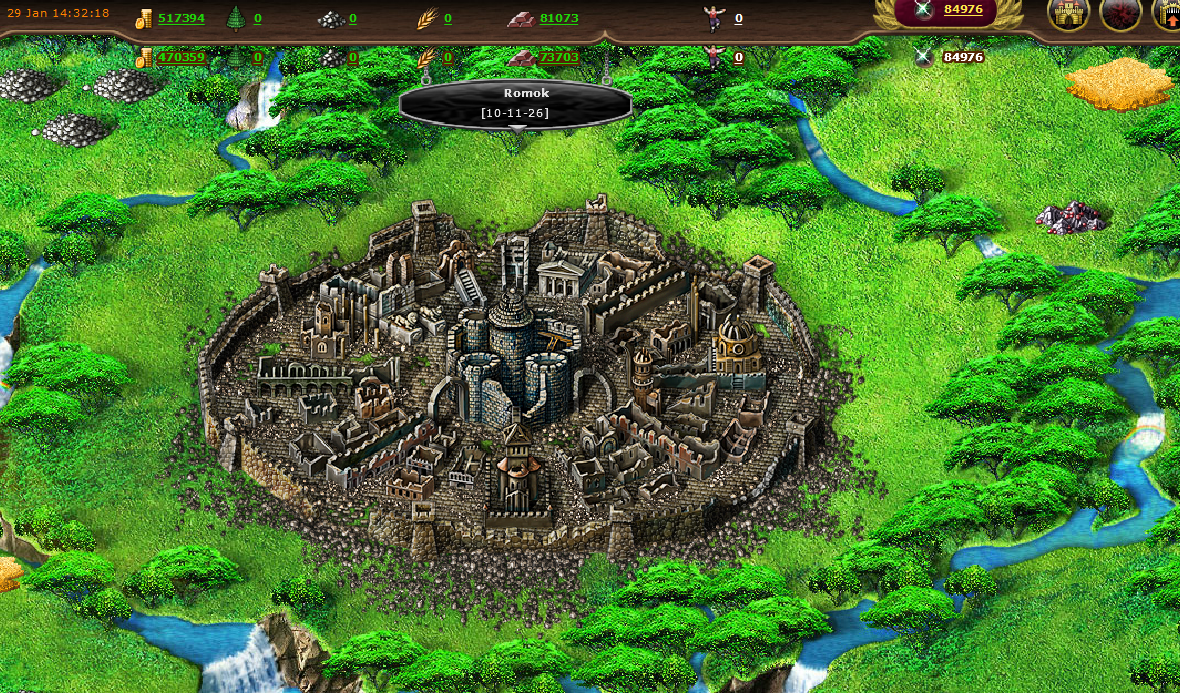Click the Romok town name plate

click(515, 103)
